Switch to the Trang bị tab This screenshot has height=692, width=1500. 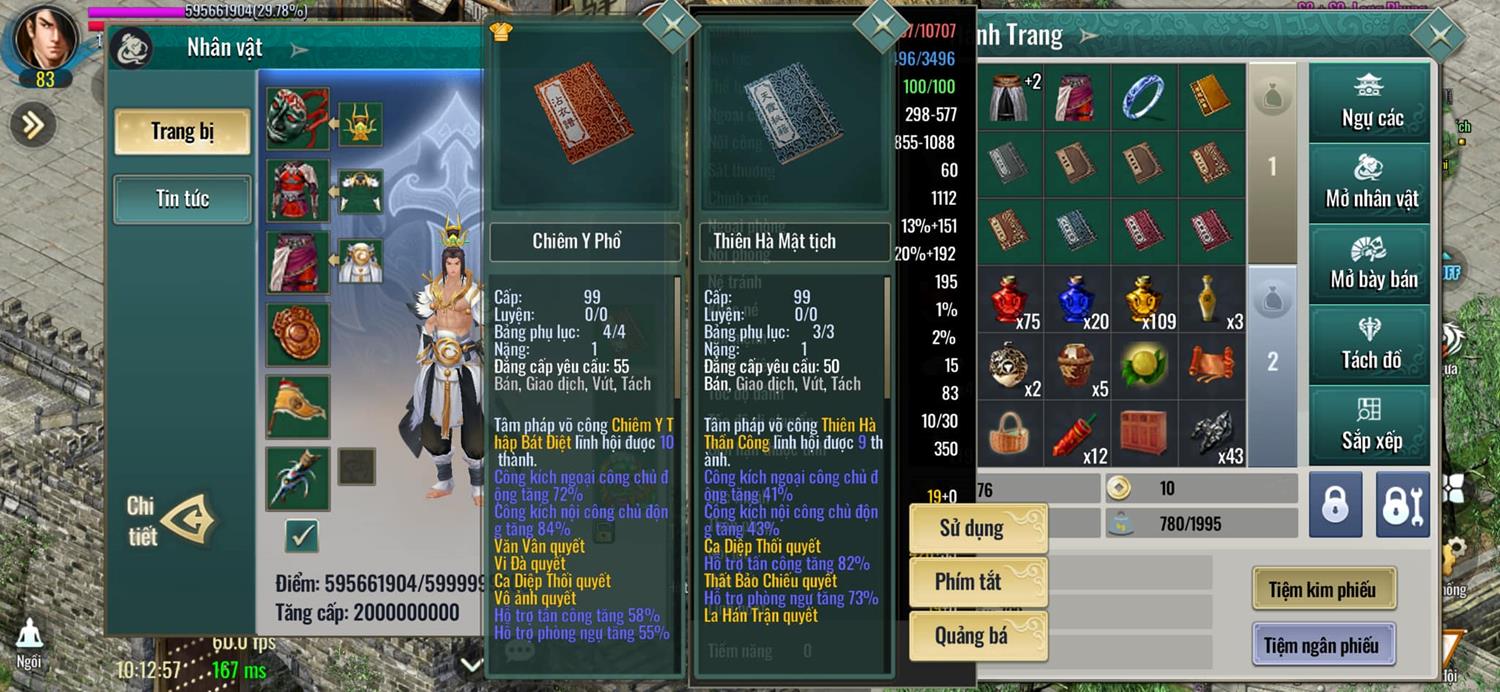[182, 132]
